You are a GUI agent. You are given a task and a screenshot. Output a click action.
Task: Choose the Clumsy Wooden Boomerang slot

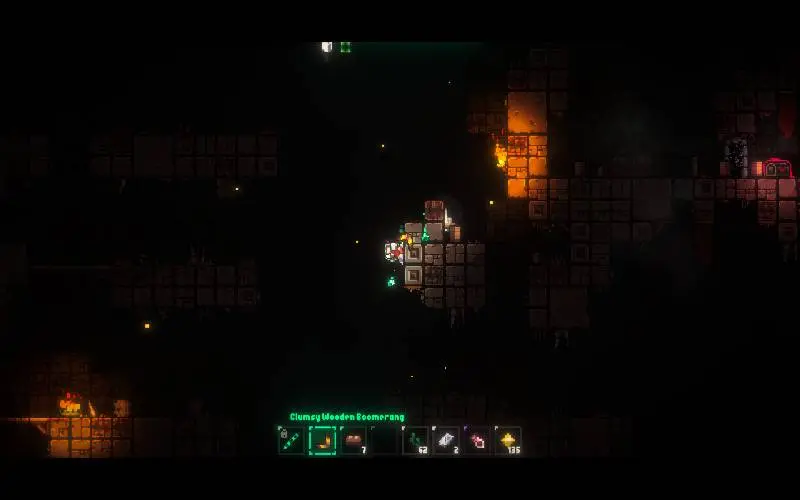coord(322,440)
